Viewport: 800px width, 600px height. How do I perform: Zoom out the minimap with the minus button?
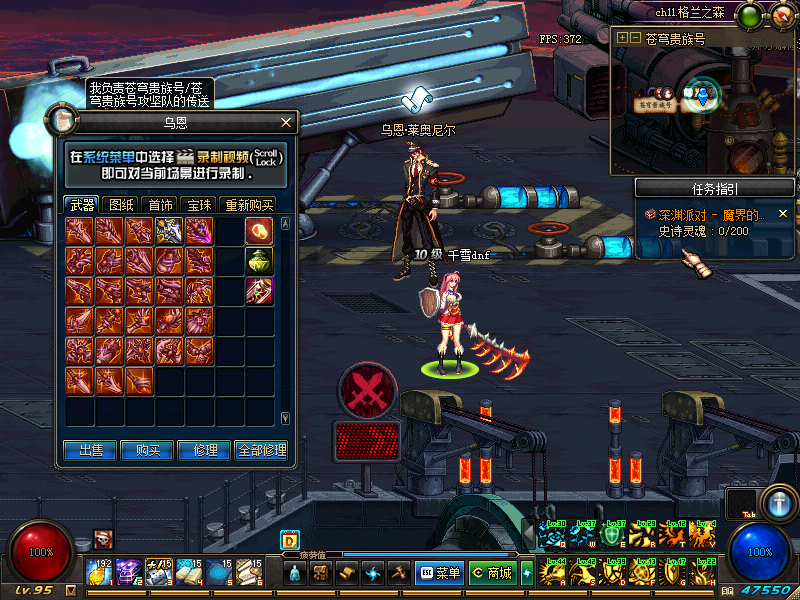[634, 38]
